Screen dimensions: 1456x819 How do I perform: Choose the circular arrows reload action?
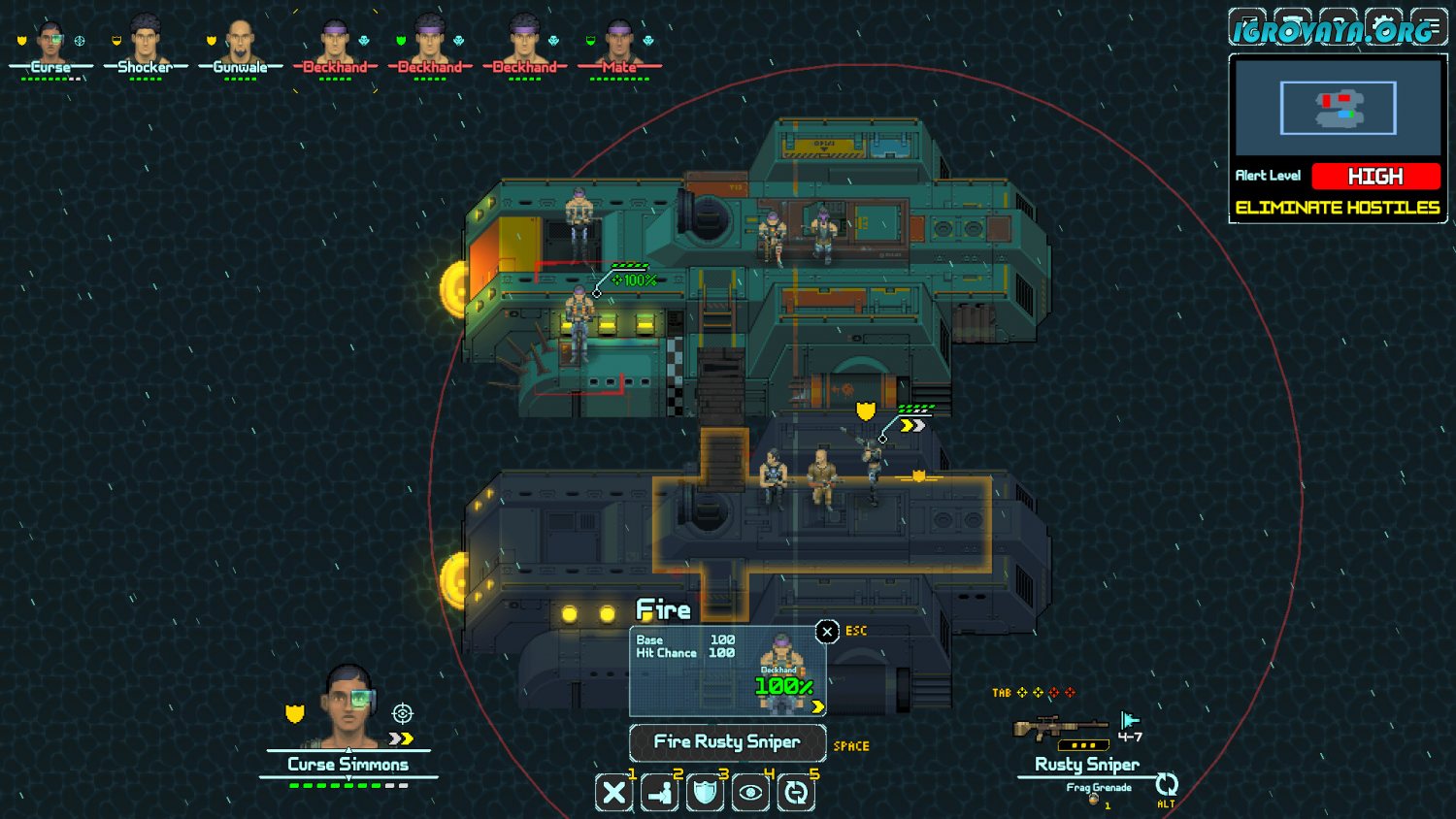(x=796, y=793)
